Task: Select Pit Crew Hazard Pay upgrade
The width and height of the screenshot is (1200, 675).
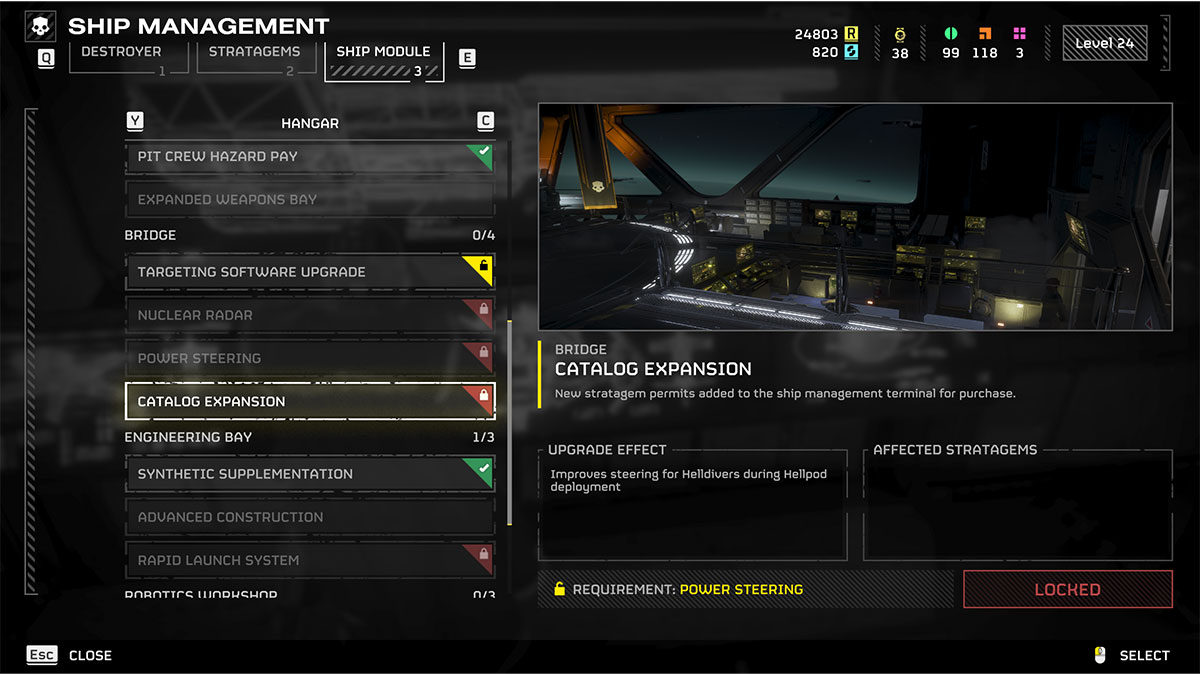Action: [309, 157]
